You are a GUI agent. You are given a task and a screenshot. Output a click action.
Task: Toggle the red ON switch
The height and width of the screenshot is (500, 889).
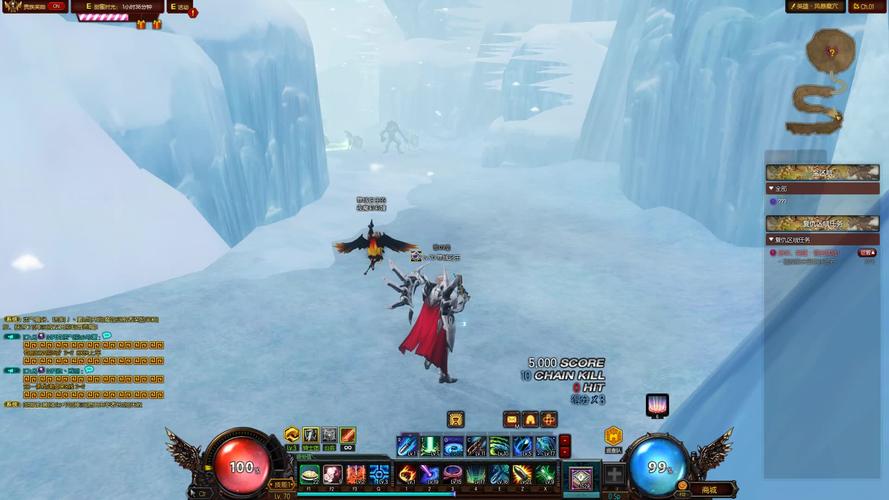point(57,6)
